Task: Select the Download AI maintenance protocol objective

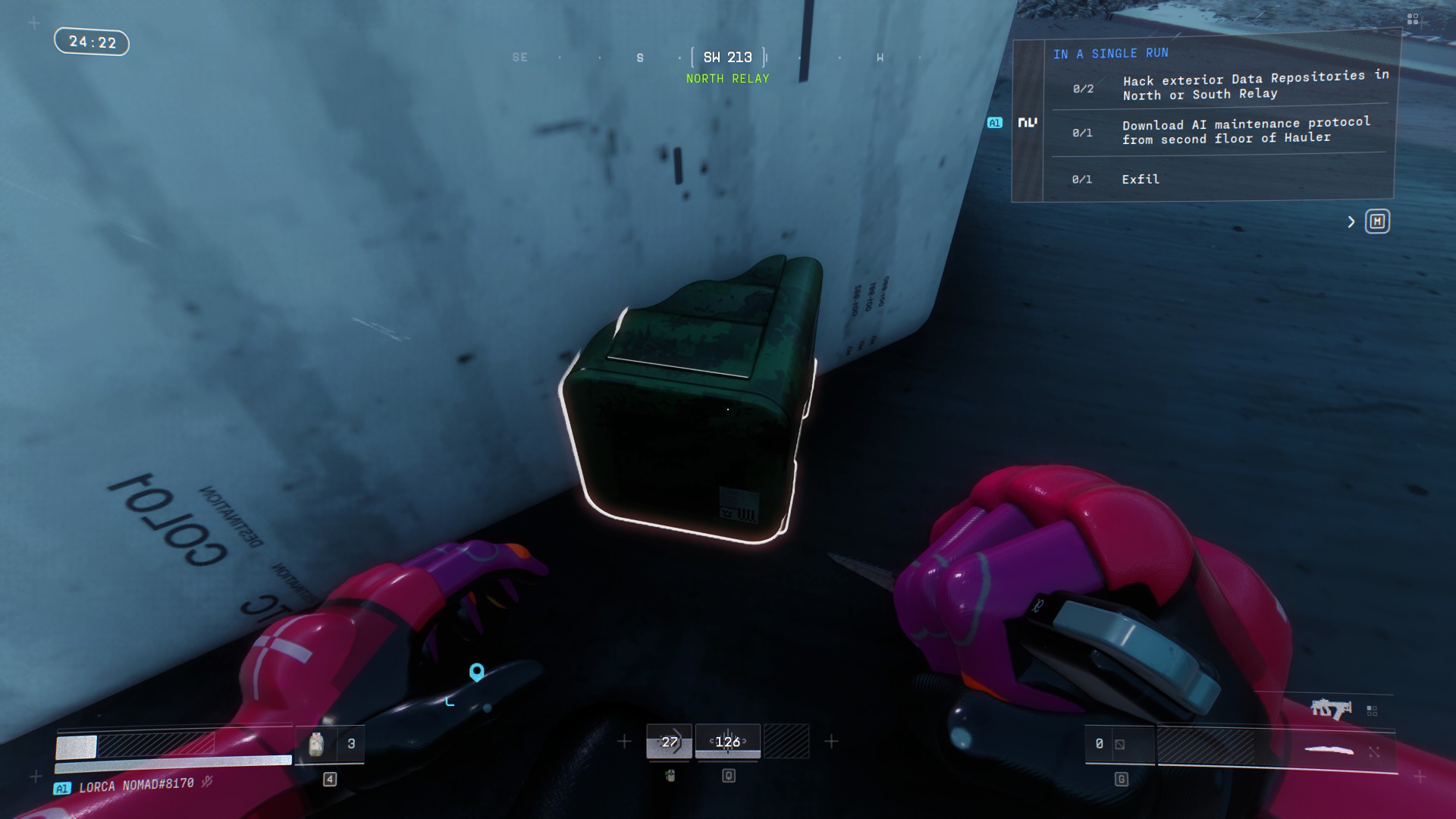Action: 1245,130
